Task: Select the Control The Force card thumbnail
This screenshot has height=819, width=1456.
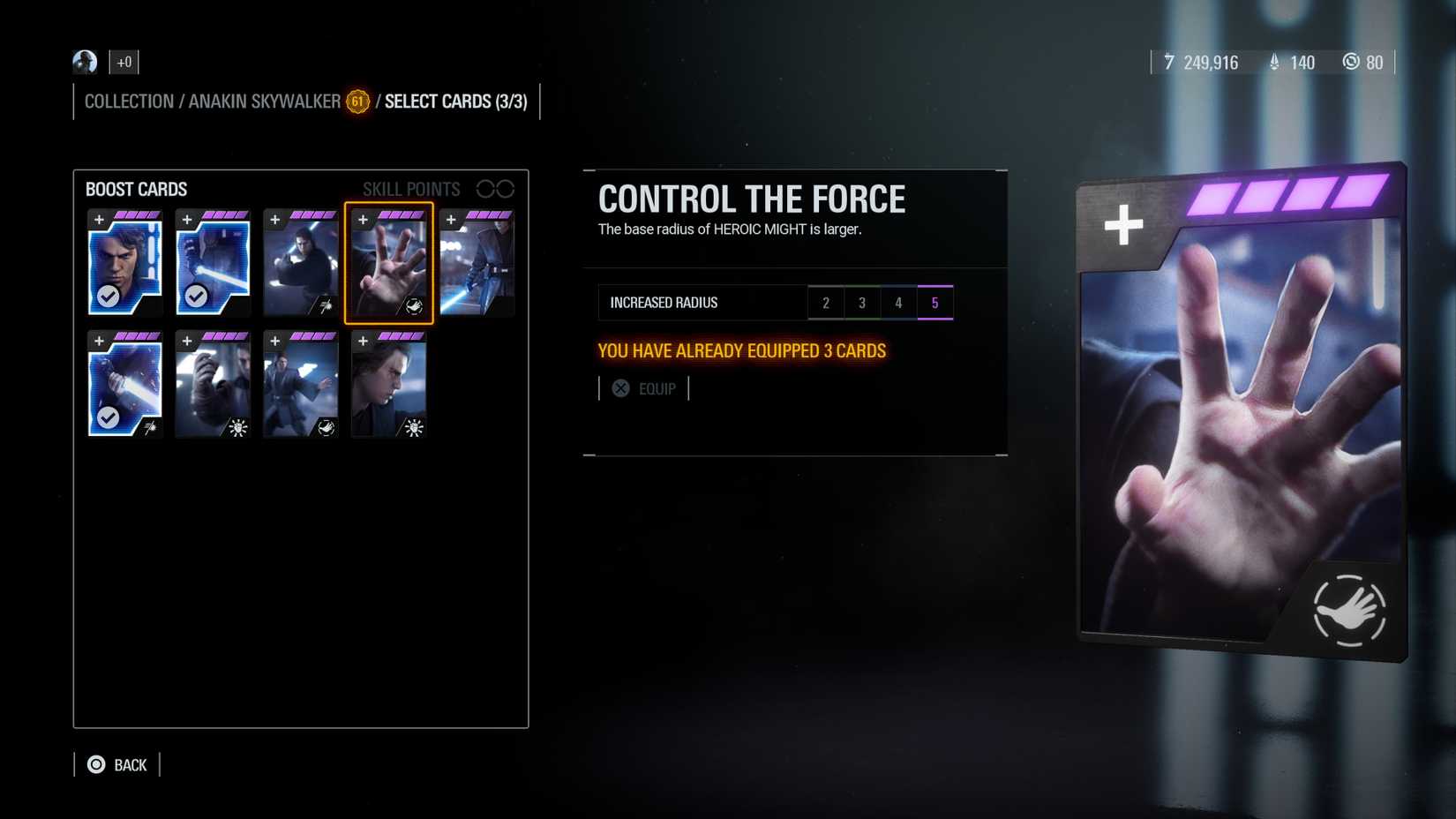Action: [x=389, y=264]
